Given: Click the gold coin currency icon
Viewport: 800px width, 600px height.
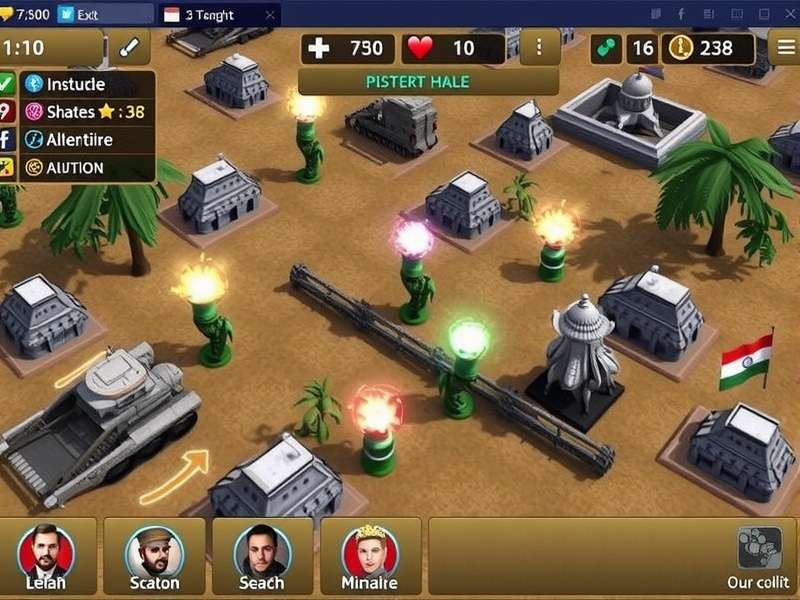Looking at the screenshot, I should tap(680, 47).
